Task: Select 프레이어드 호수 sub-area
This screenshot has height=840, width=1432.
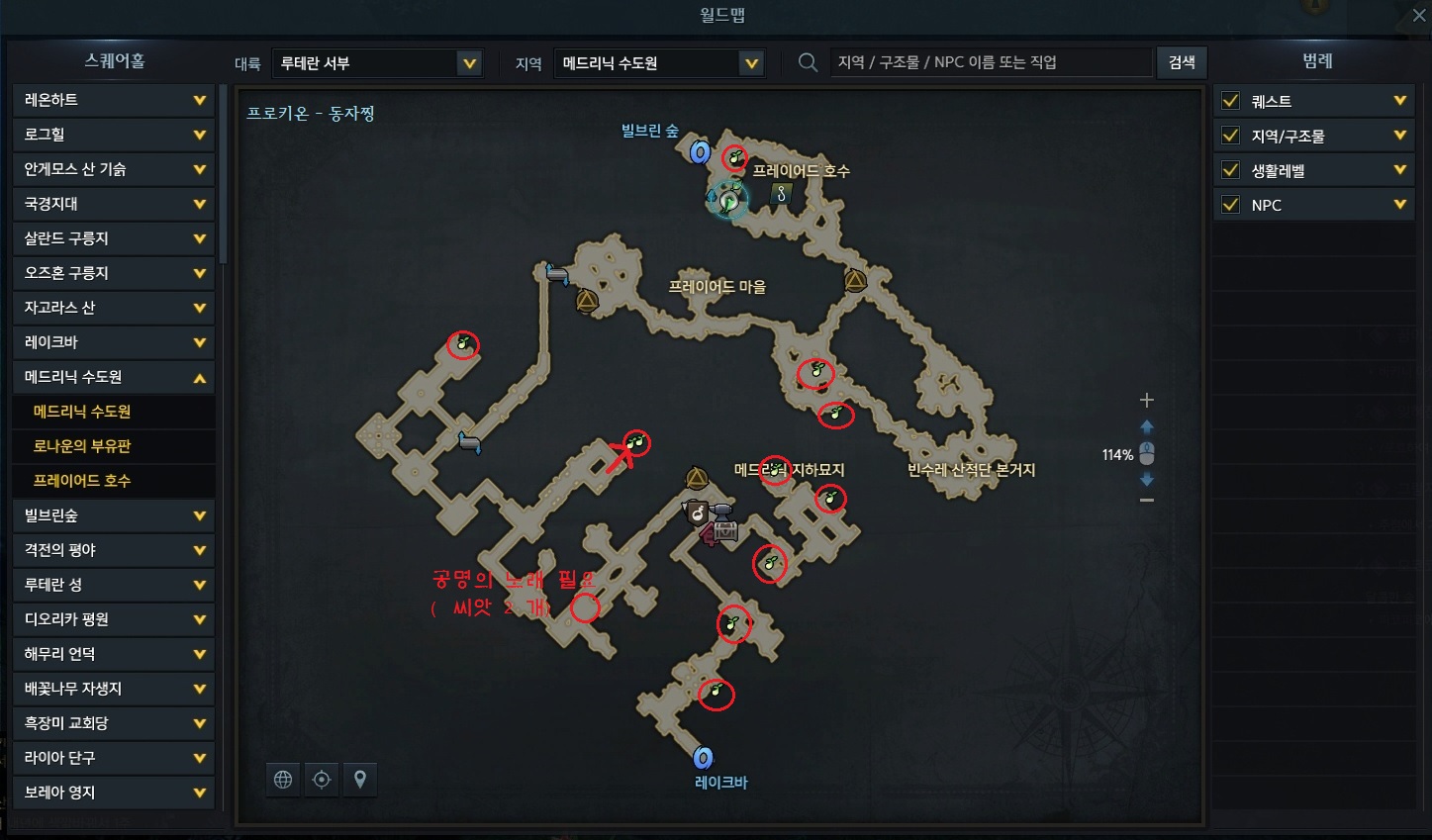Action: pyautogui.click(x=82, y=481)
